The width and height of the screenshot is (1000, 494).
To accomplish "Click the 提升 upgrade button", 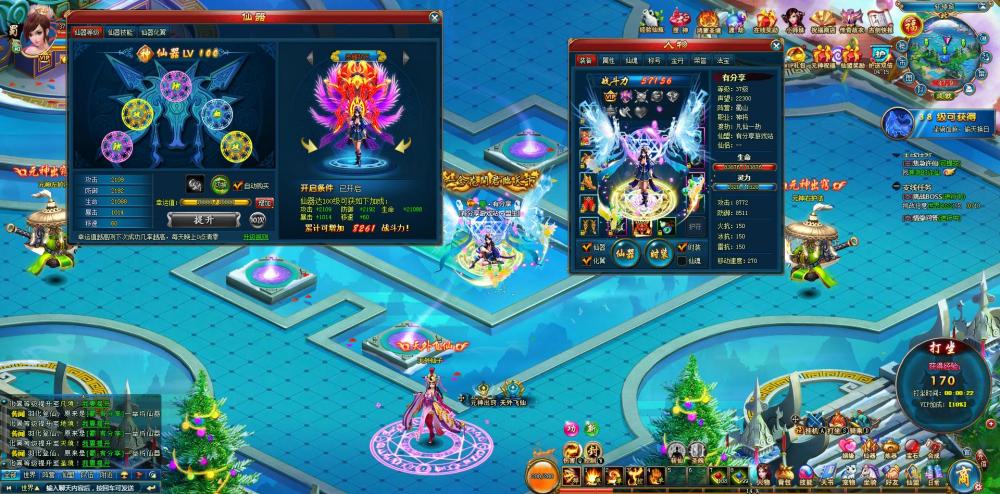I will point(202,219).
